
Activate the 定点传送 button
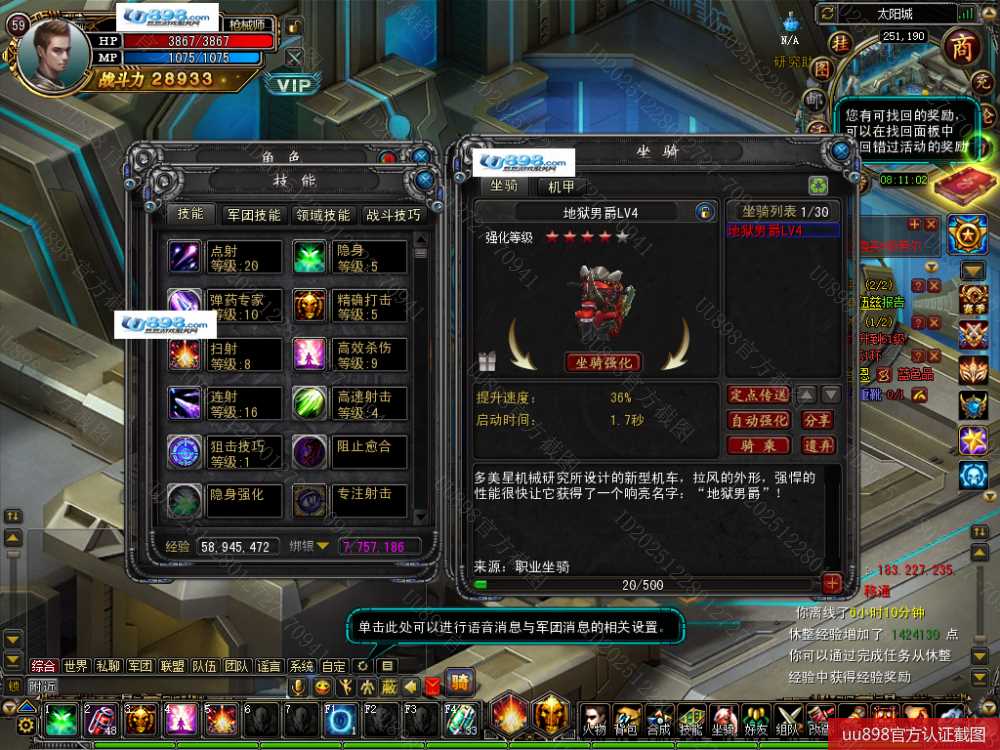point(758,395)
